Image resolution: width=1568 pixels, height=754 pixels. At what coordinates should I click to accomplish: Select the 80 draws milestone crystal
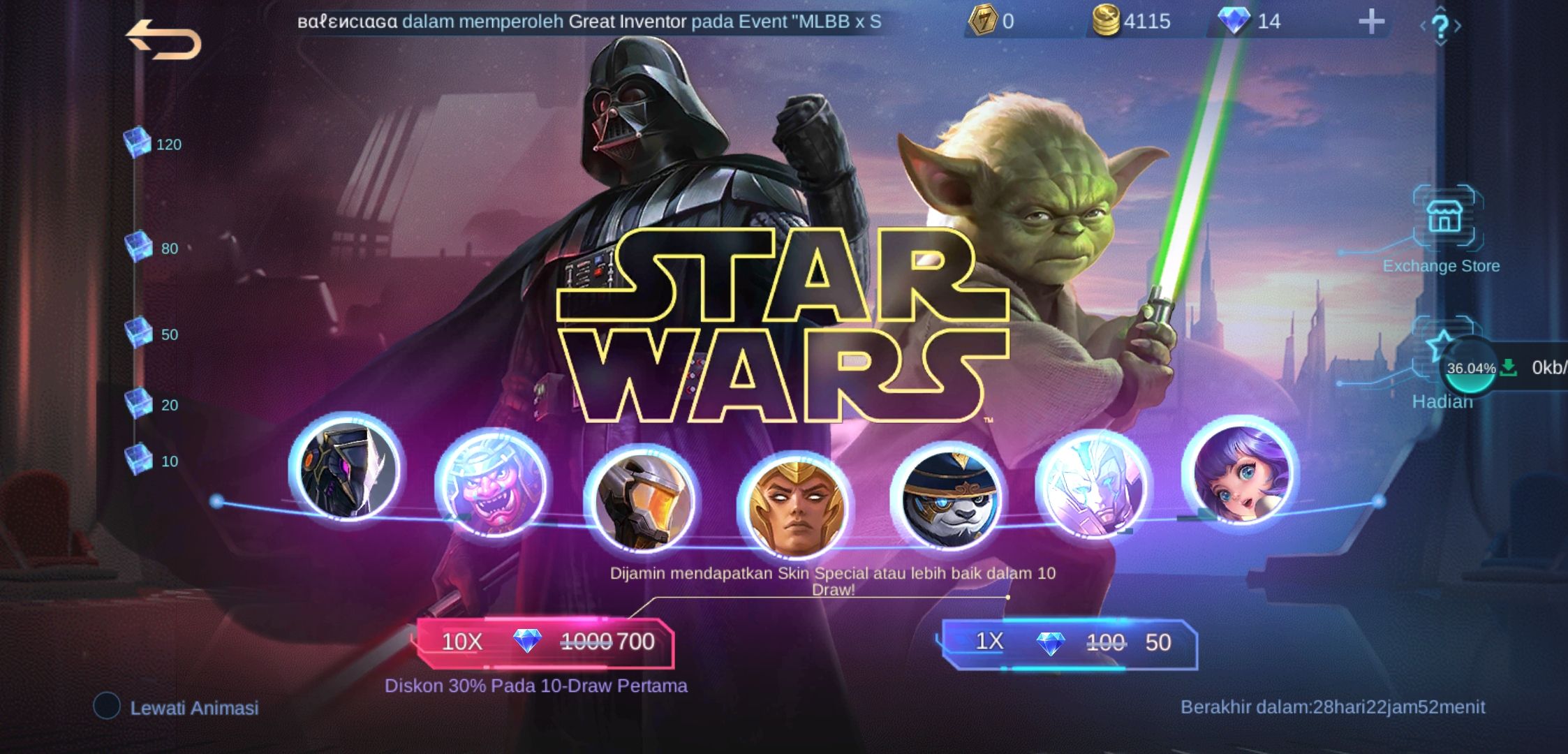(138, 247)
